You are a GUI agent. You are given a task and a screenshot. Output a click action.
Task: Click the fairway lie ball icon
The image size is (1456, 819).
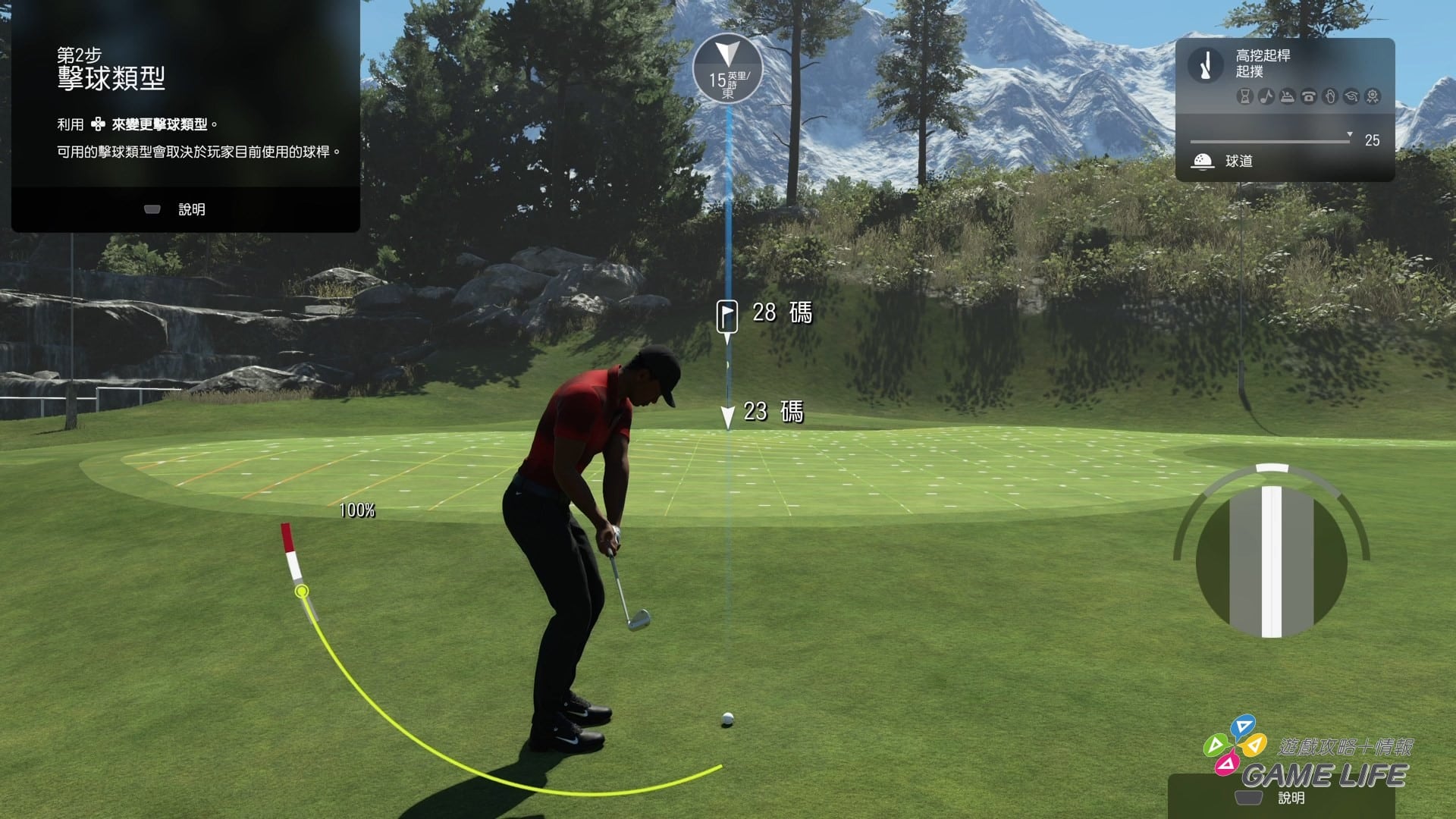pyautogui.click(x=1203, y=161)
